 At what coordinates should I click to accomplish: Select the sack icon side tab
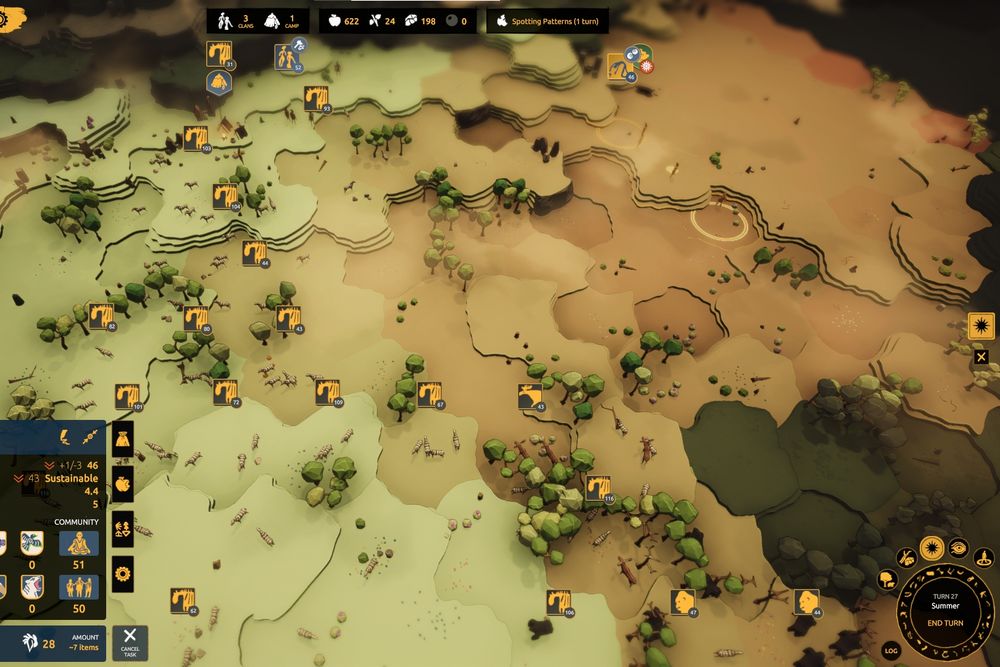[x=123, y=438]
